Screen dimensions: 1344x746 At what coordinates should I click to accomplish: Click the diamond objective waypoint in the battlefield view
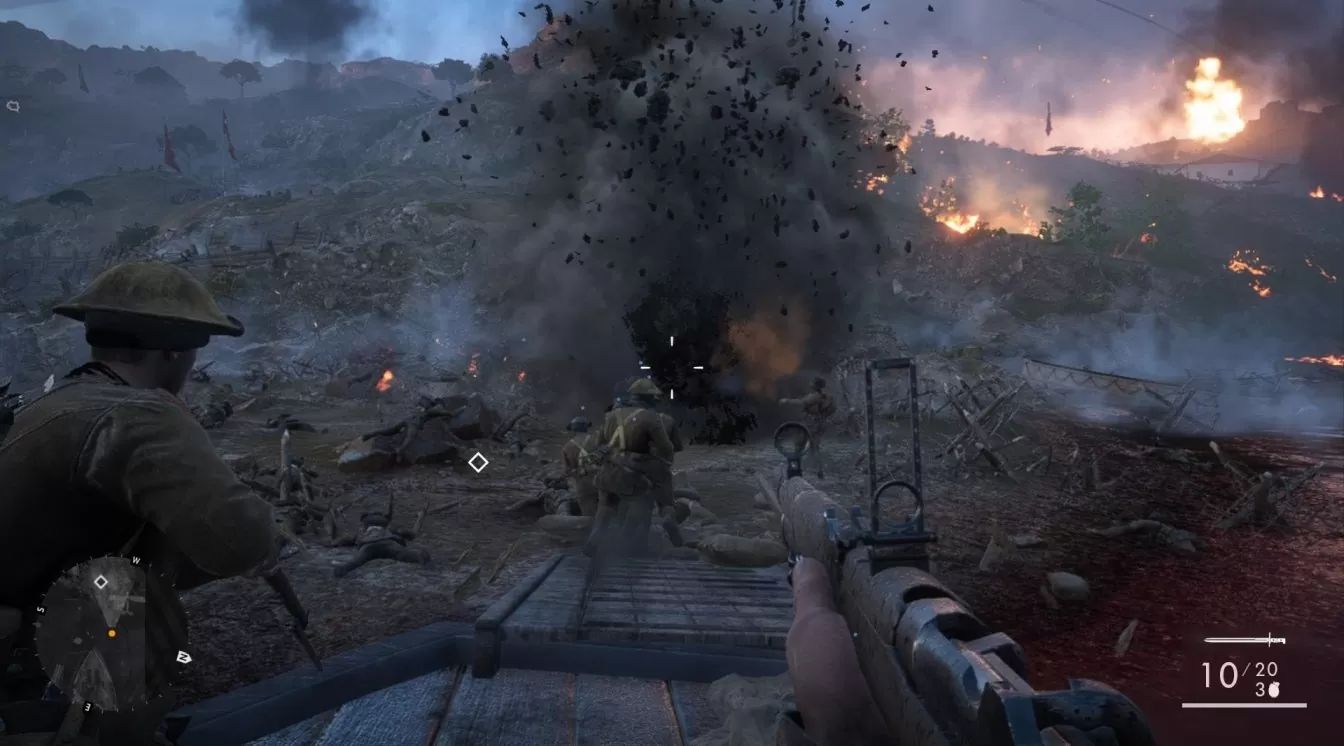[x=478, y=462]
